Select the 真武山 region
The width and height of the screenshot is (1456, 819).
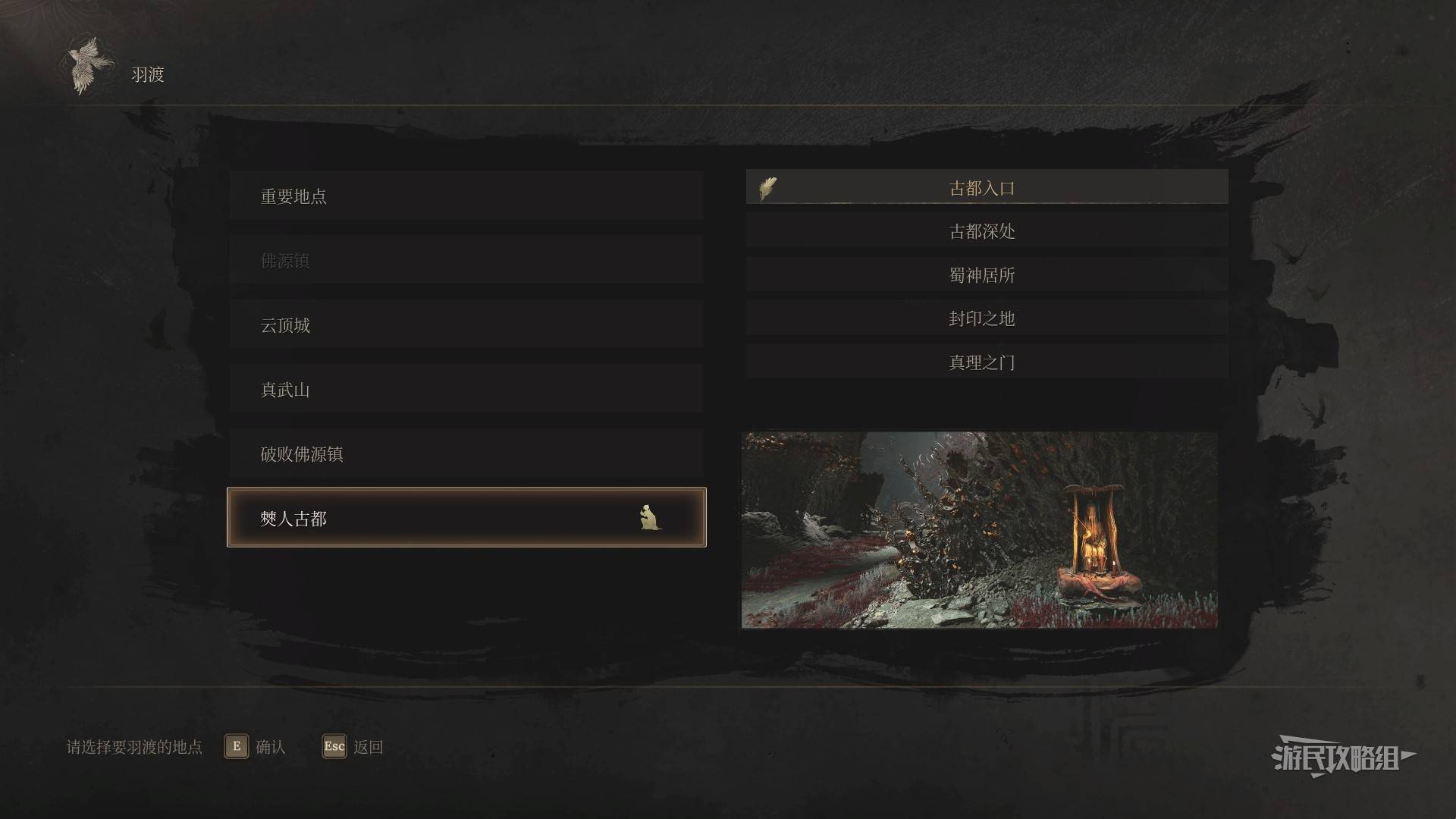tap(466, 390)
